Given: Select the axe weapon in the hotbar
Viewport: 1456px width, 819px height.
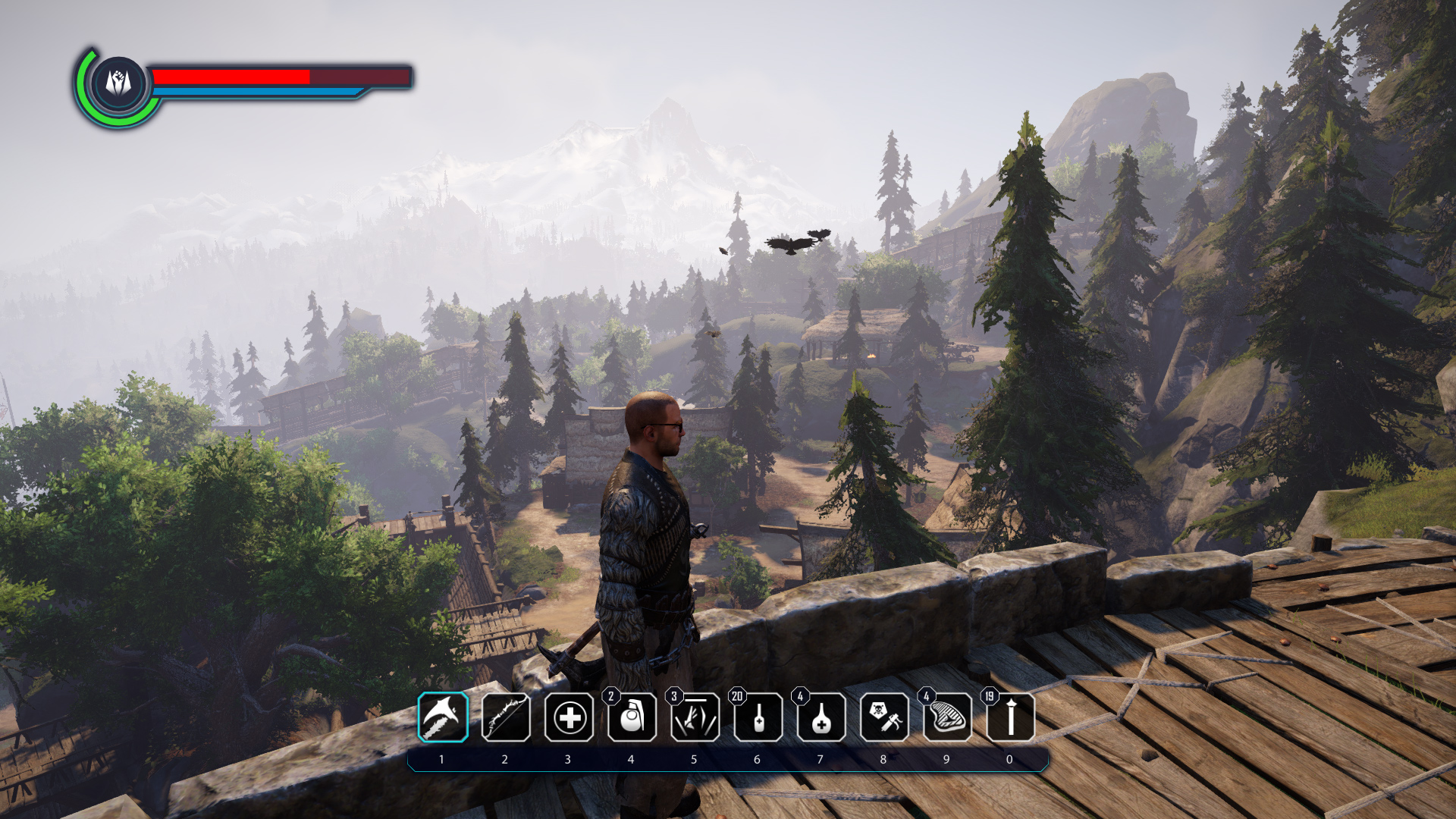Looking at the screenshot, I should click(443, 717).
